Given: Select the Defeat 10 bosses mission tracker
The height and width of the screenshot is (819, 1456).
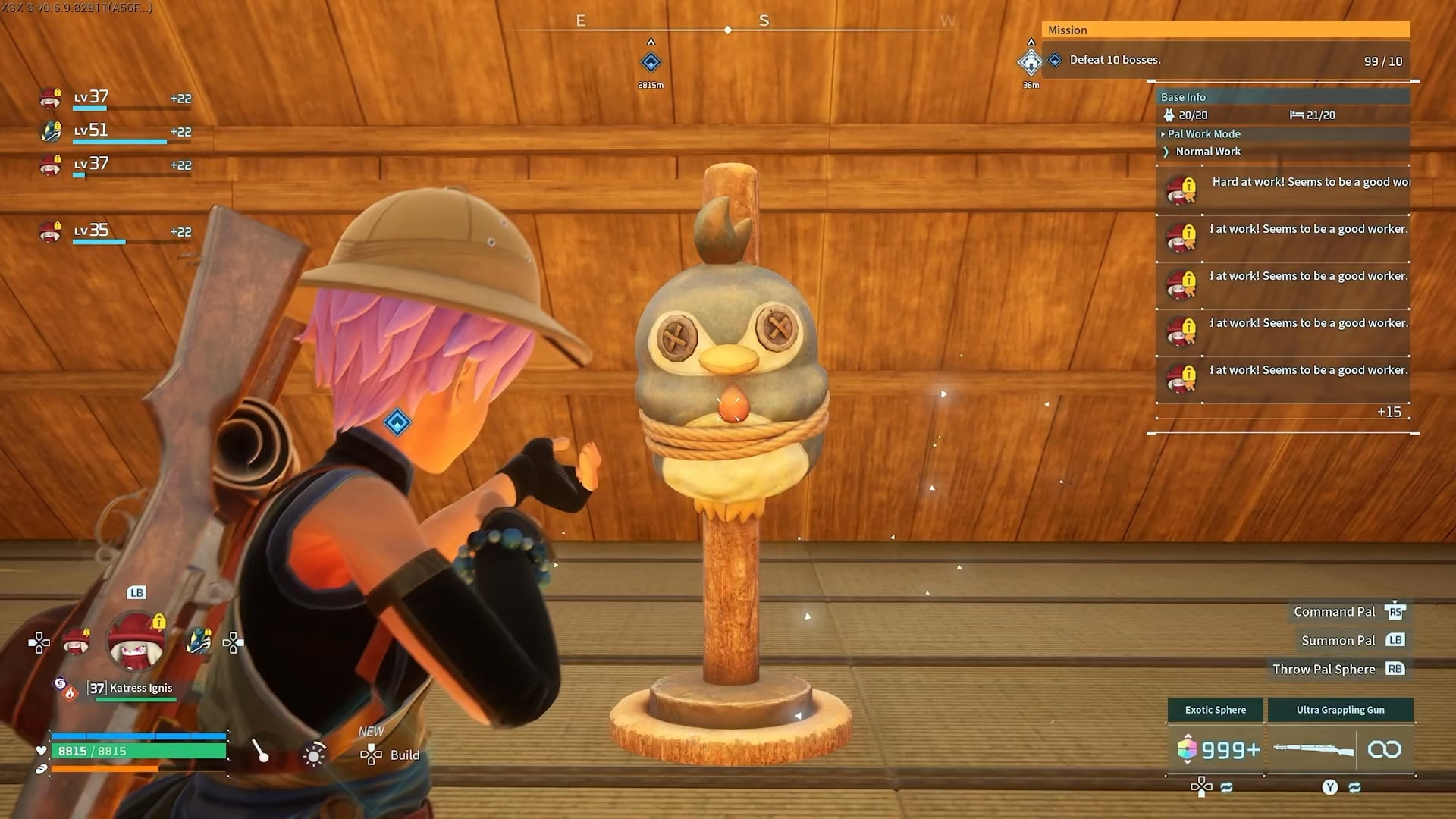Looking at the screenshot, I should click(1227, 60).
